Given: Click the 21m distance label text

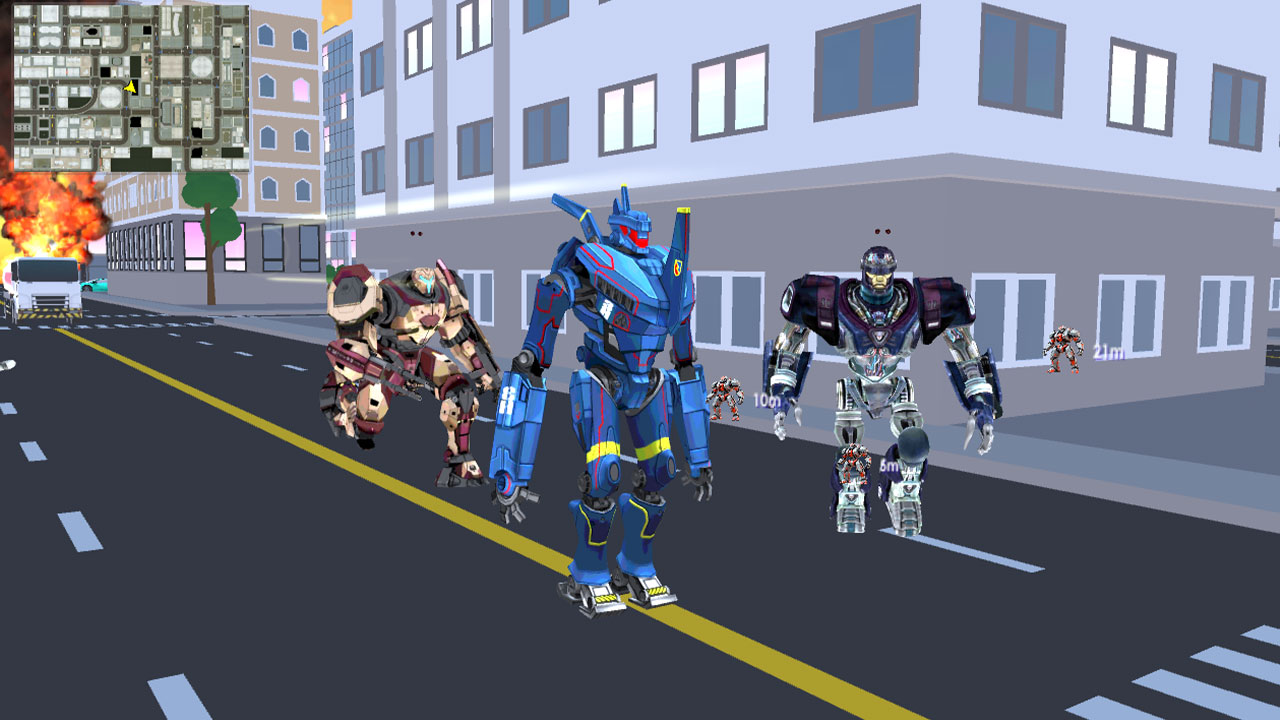Looking at the screenshot, I should [x=1108, y=351].
